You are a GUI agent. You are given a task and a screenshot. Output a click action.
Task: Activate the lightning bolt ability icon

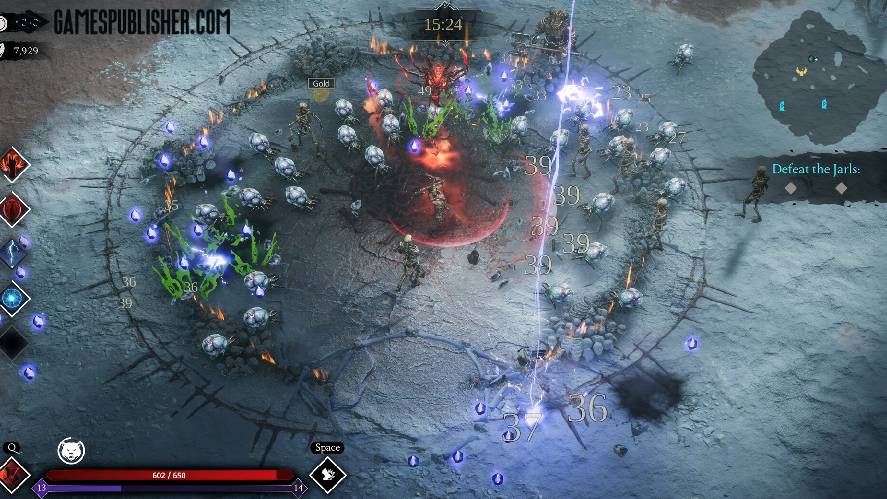[14, 253]
